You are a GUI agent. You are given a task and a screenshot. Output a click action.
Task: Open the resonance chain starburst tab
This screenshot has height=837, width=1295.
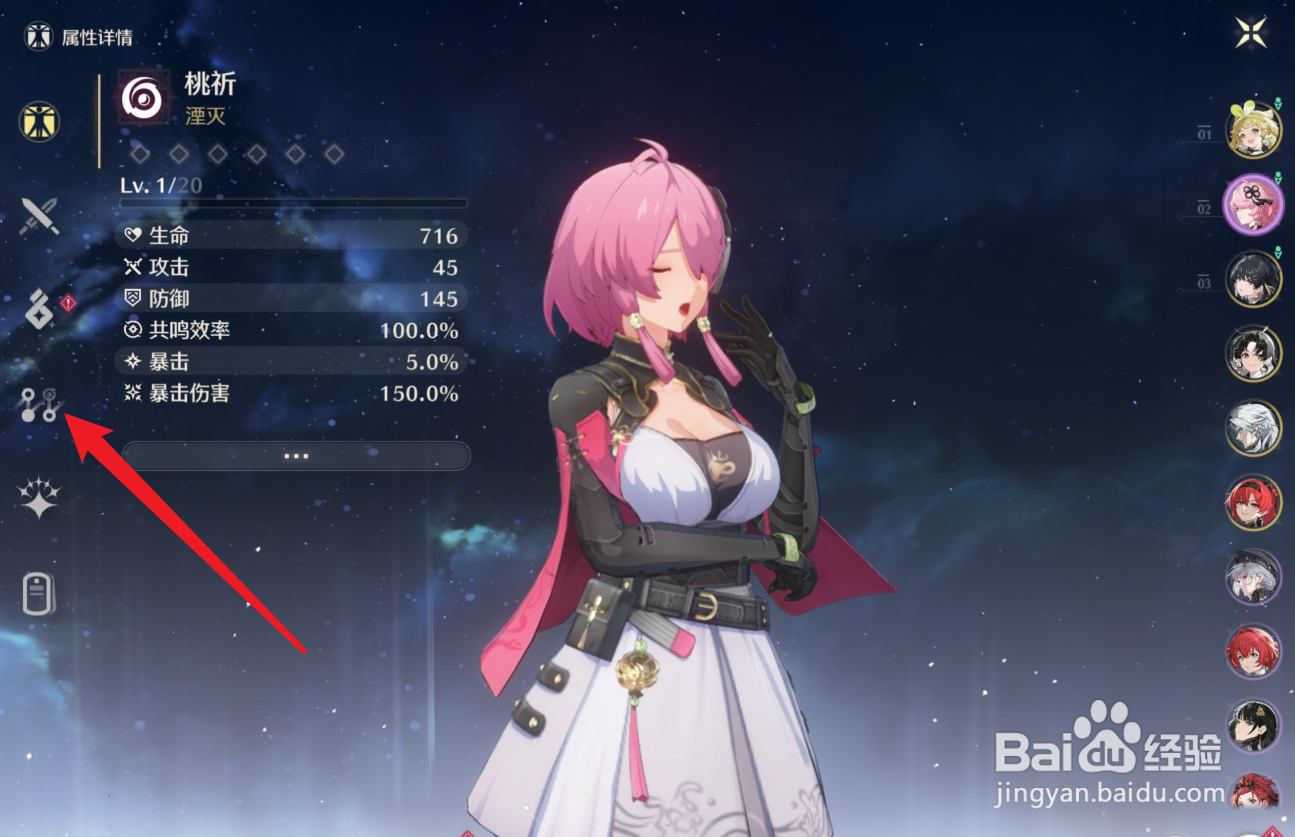[x=39, y=497]
